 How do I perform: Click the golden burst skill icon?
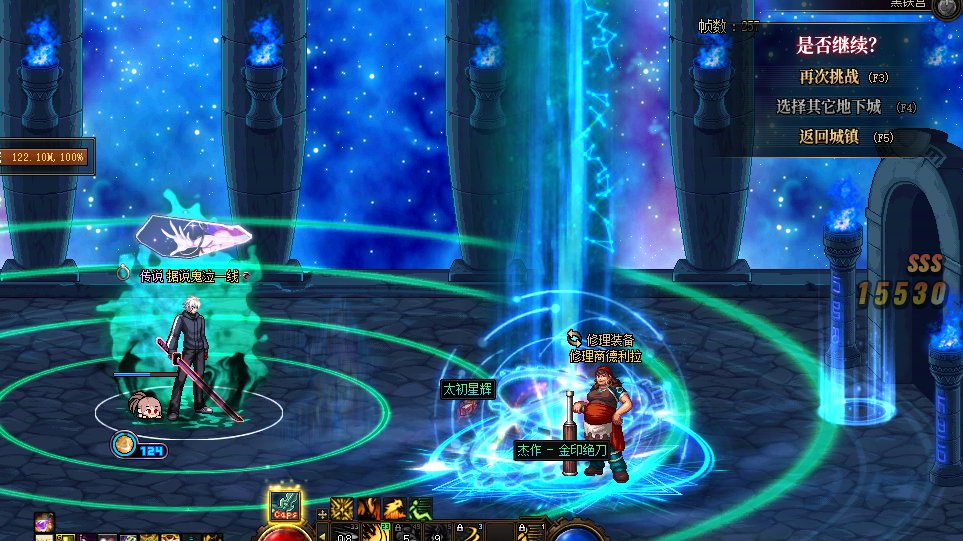[x=343, y=509]
